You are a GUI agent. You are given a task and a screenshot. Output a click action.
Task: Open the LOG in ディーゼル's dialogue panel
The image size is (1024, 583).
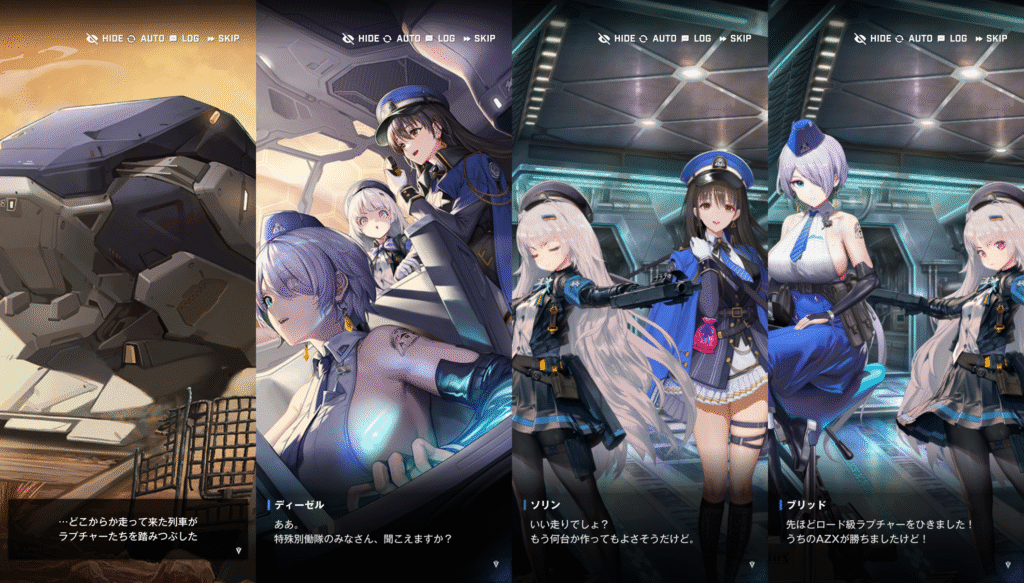tap(439, 38)
